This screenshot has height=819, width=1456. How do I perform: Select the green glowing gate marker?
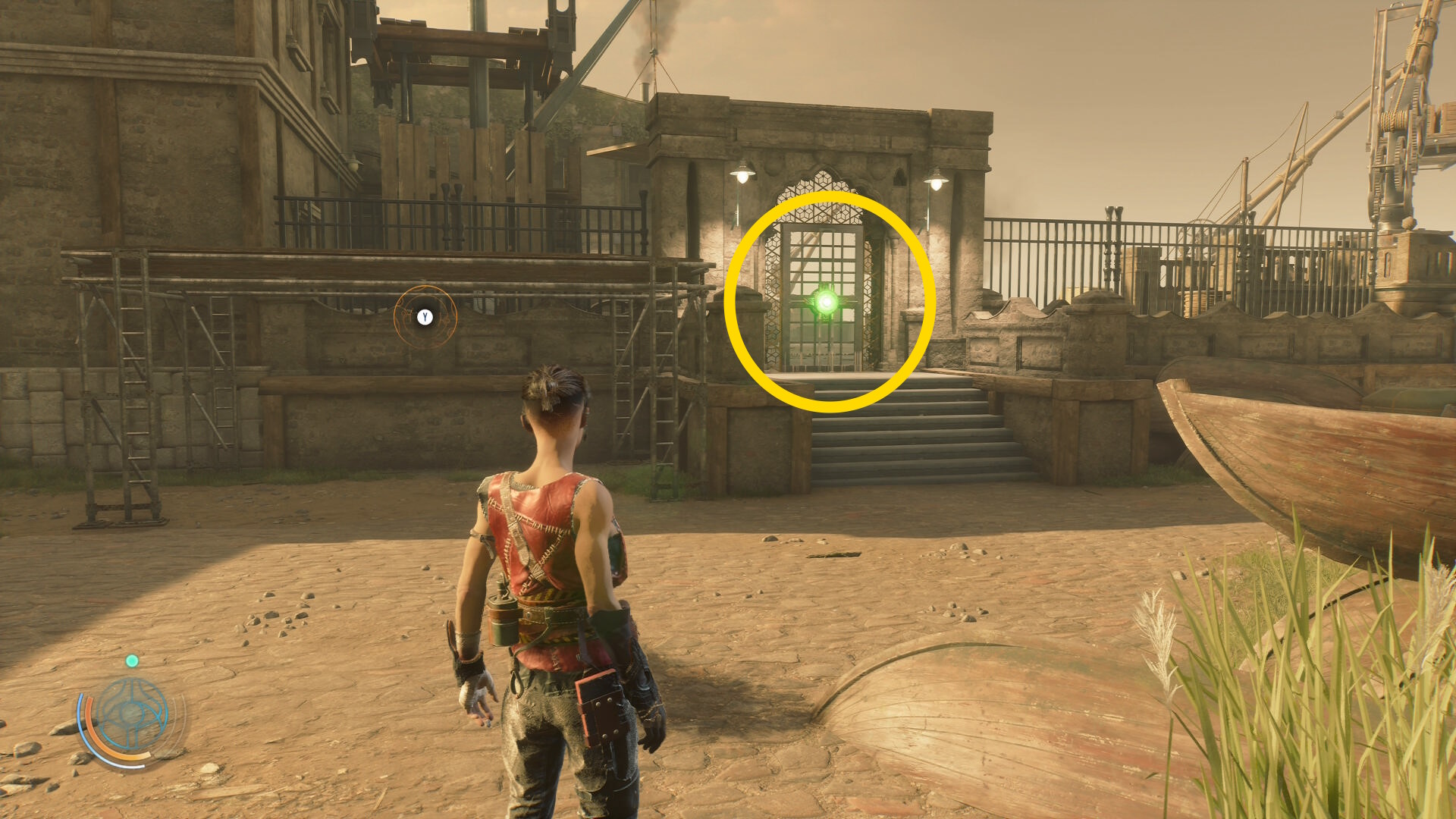(826, 303)
